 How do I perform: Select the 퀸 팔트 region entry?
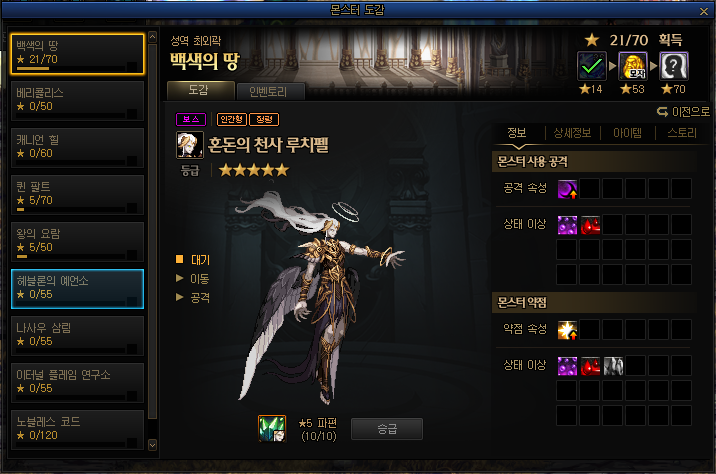tap(77, 193)
